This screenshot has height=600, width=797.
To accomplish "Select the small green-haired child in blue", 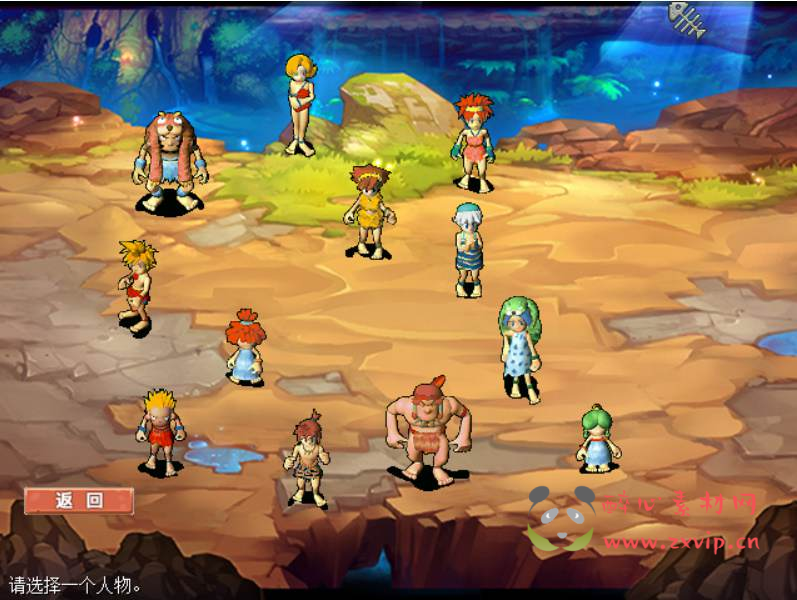I will [x=598, y=437].
